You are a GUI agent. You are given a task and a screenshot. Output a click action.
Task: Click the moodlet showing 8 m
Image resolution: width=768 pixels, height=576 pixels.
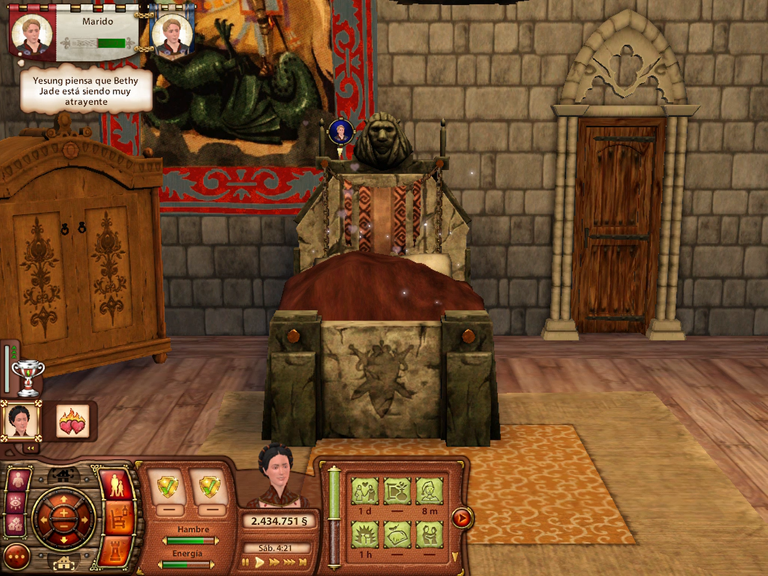(429, 491)
